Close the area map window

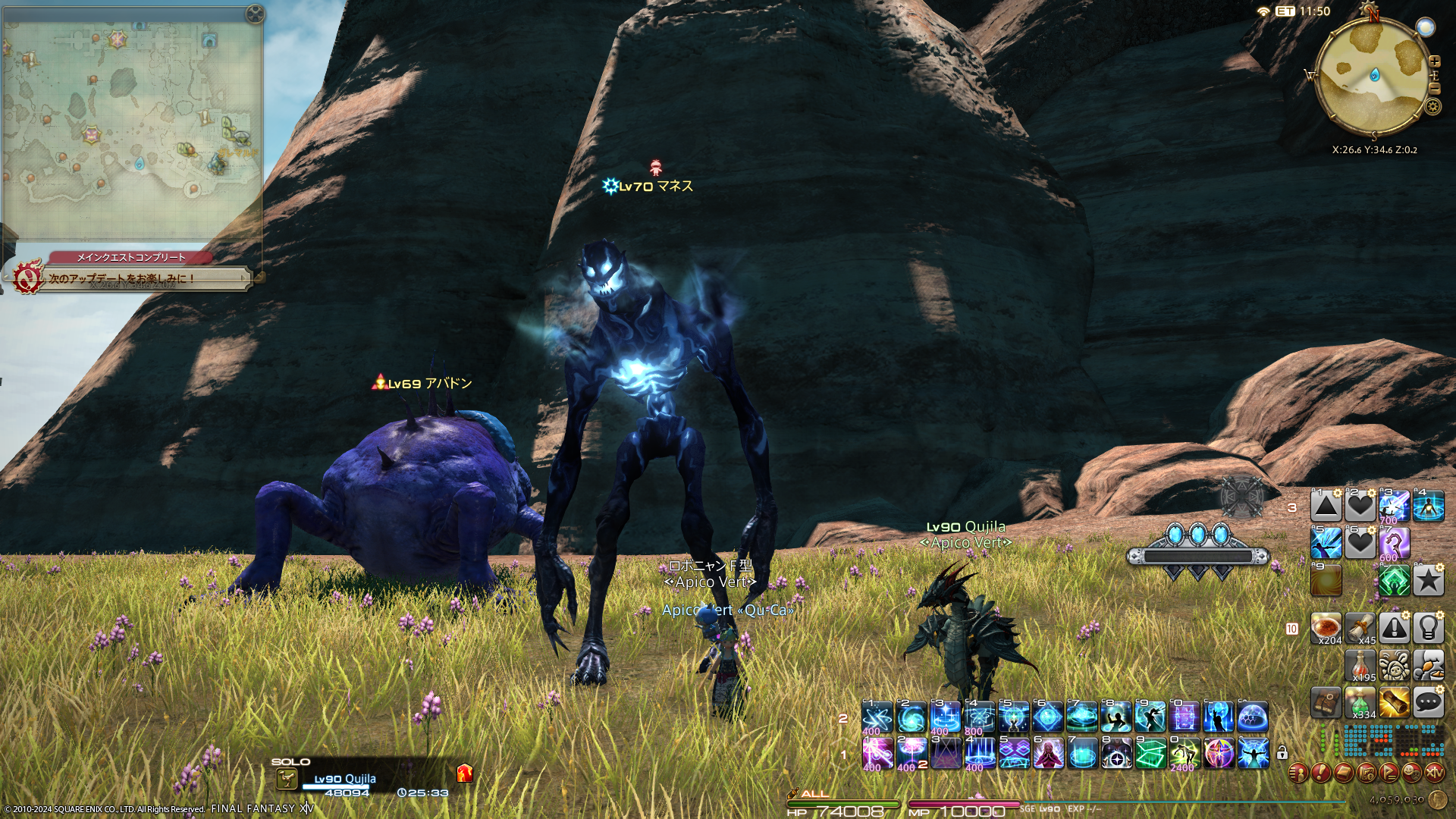[x=255, y=14]
